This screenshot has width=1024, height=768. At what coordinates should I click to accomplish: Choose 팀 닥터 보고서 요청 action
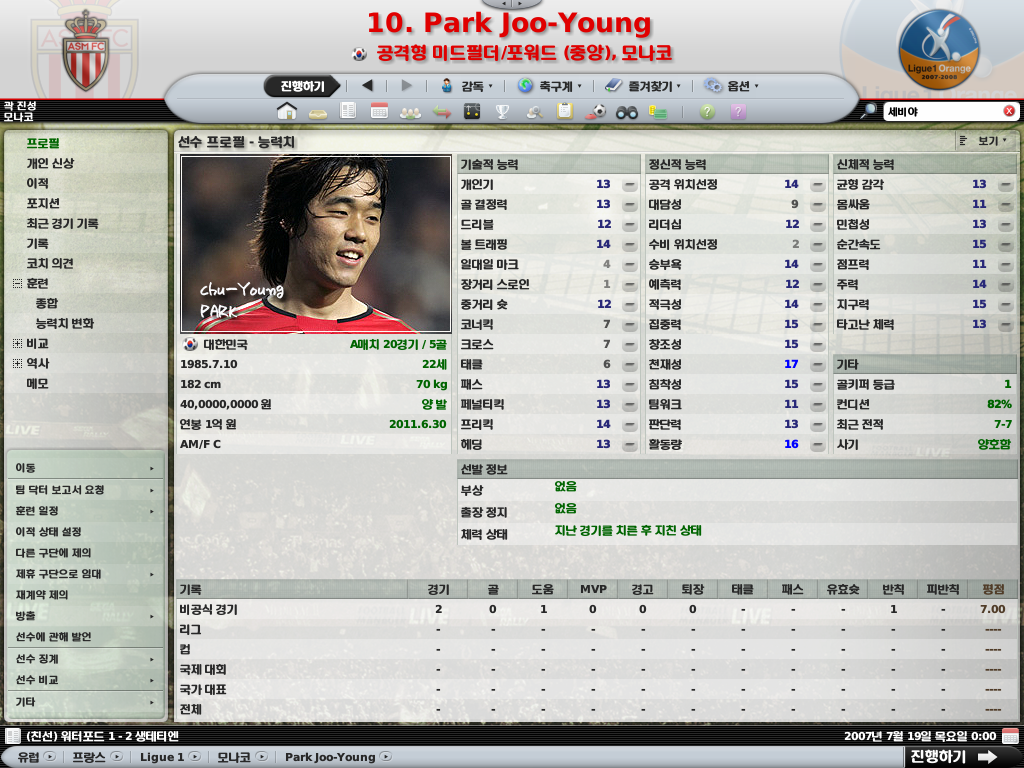(60, 490)
